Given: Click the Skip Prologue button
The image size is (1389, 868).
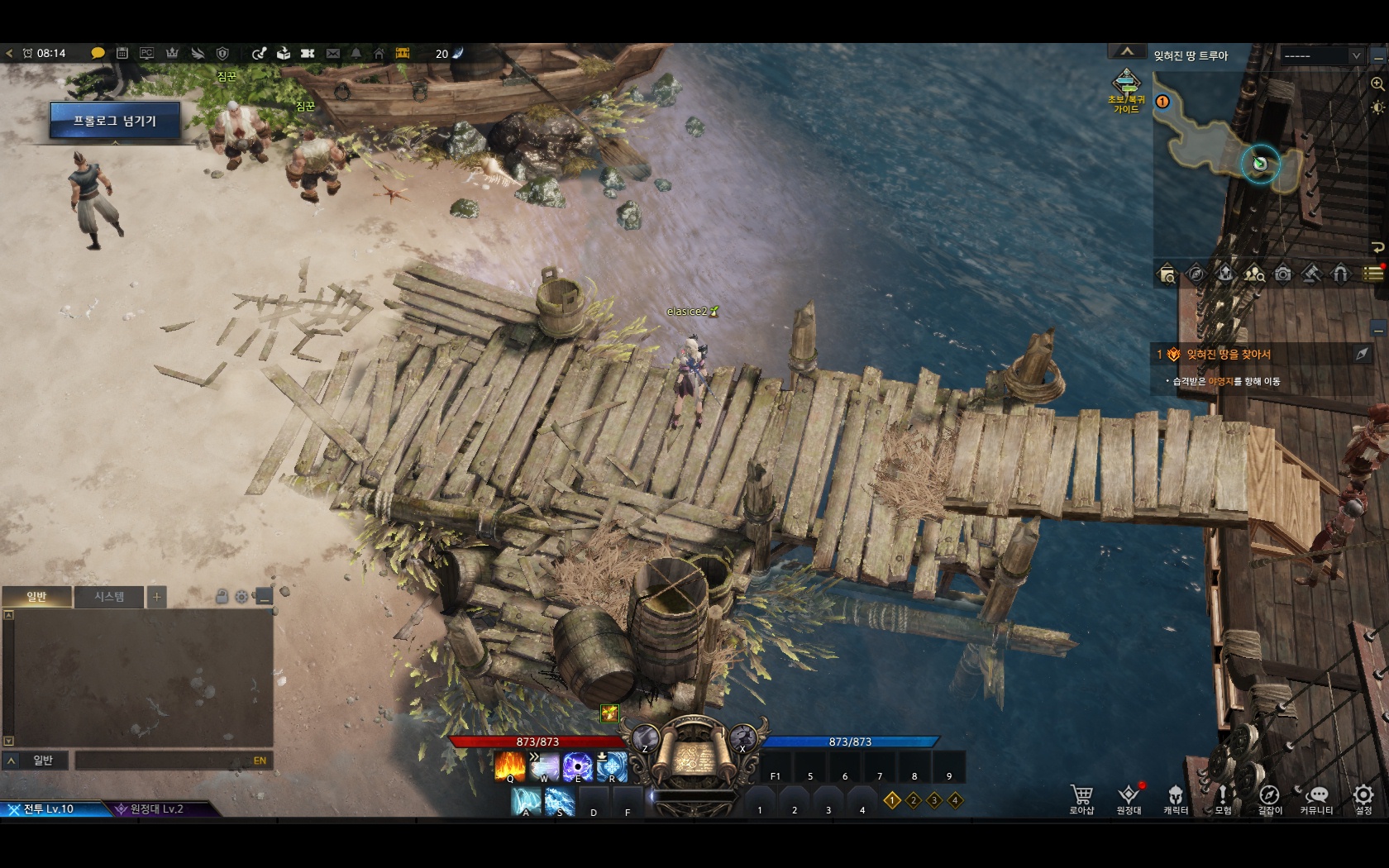Looking at the screenshot, I should pyautogui.click(x=115, y=121).
